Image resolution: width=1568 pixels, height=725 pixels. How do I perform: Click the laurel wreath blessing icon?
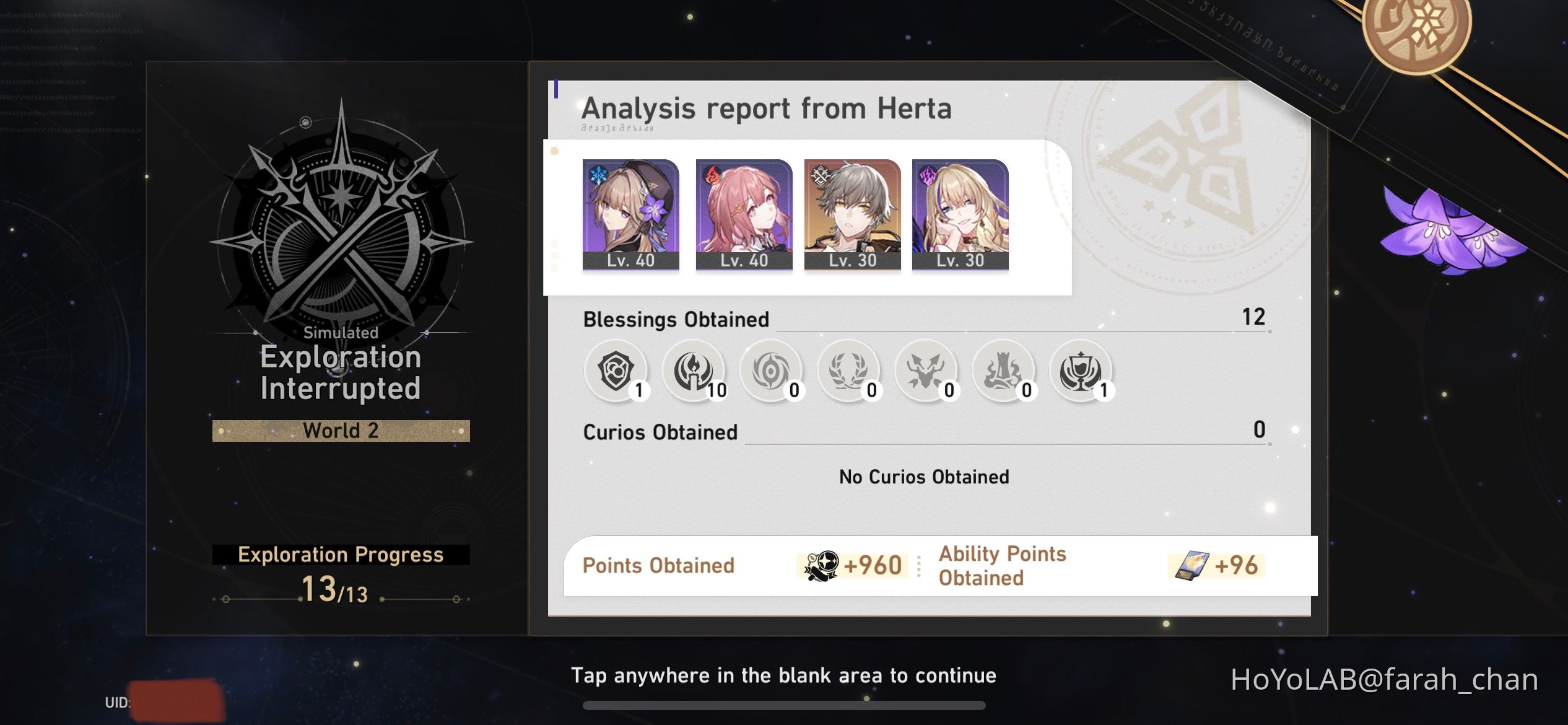(848, 372)
